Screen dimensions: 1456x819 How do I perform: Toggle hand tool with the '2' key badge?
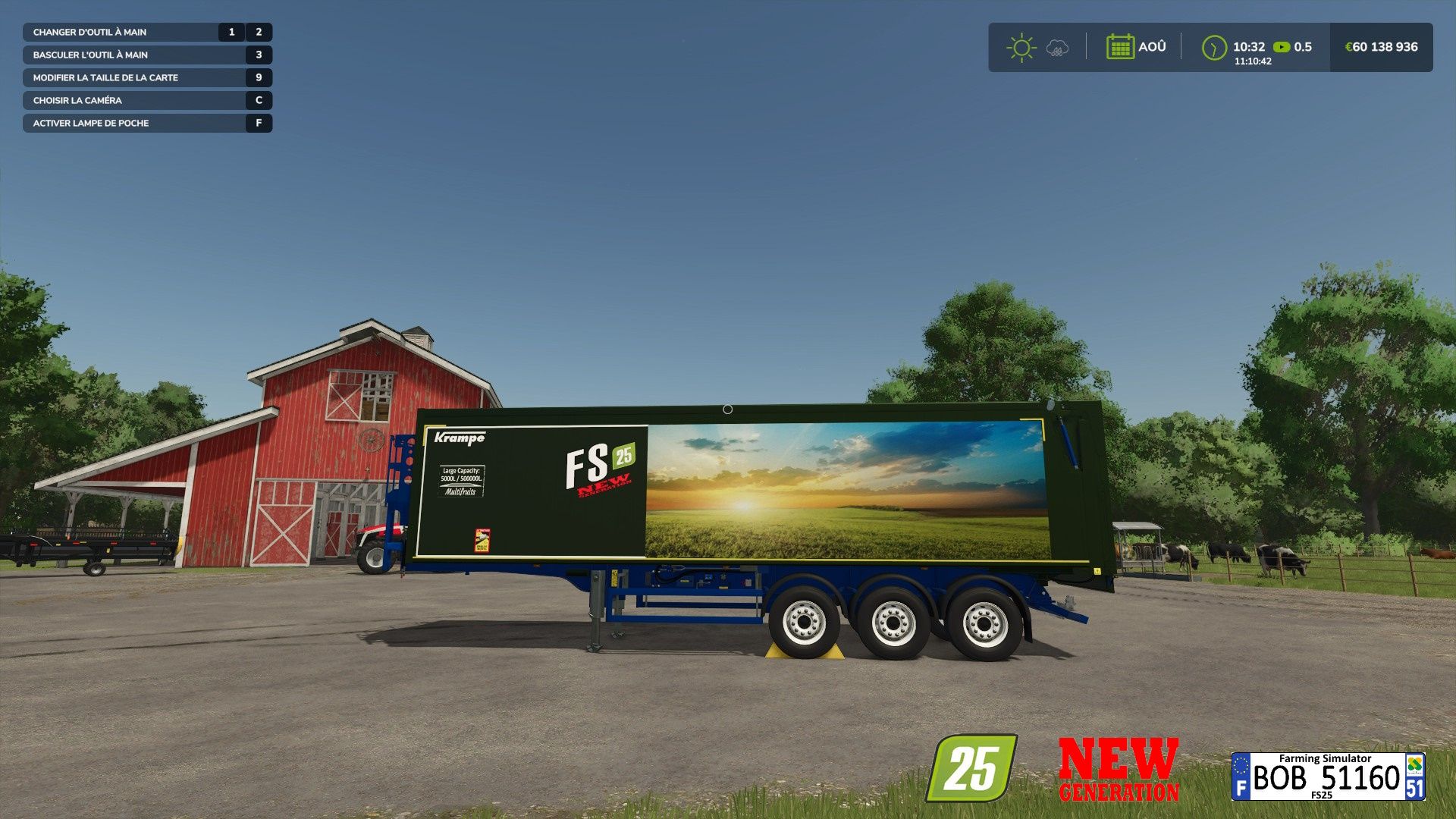click(257, 32)
